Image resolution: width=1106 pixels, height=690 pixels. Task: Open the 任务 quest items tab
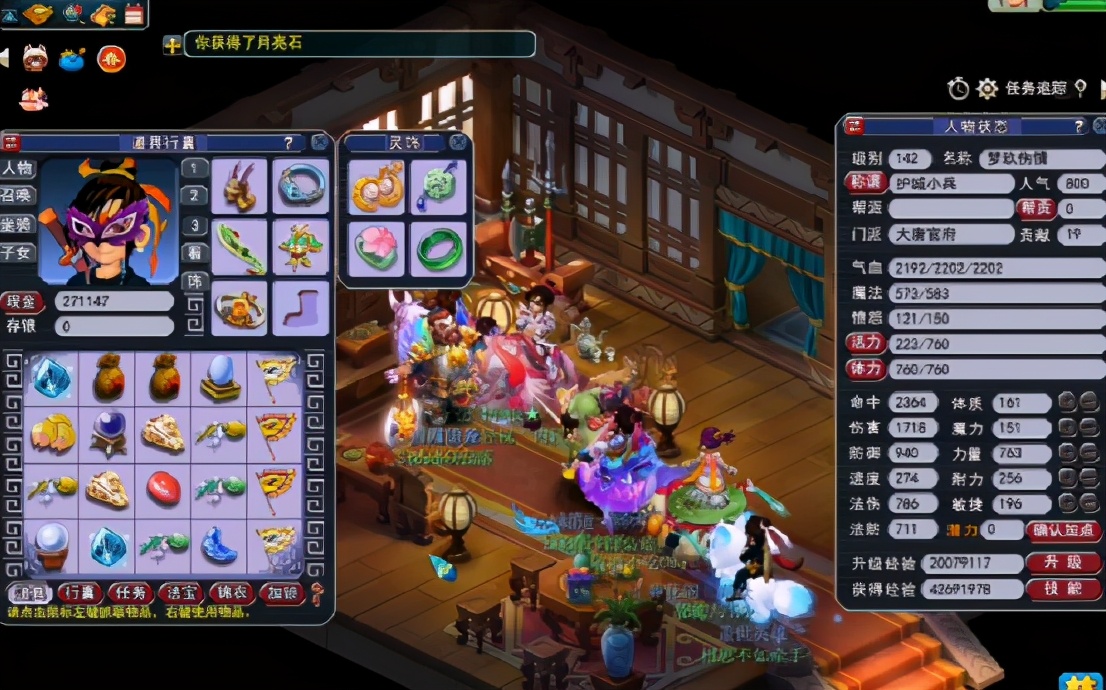point(129,591)
